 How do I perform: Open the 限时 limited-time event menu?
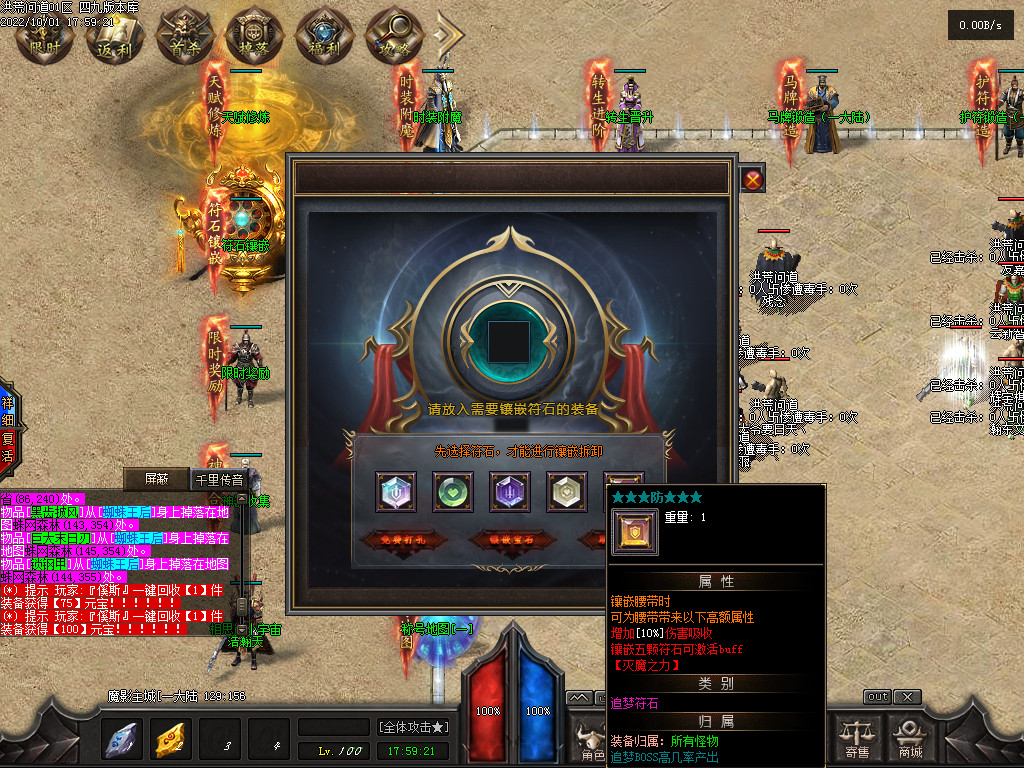44,36
